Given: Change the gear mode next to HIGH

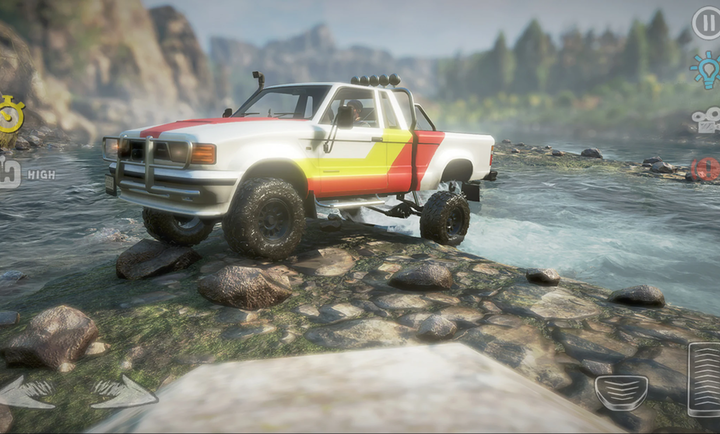Looking at the screenshot, I should click(x=9, y=173).
